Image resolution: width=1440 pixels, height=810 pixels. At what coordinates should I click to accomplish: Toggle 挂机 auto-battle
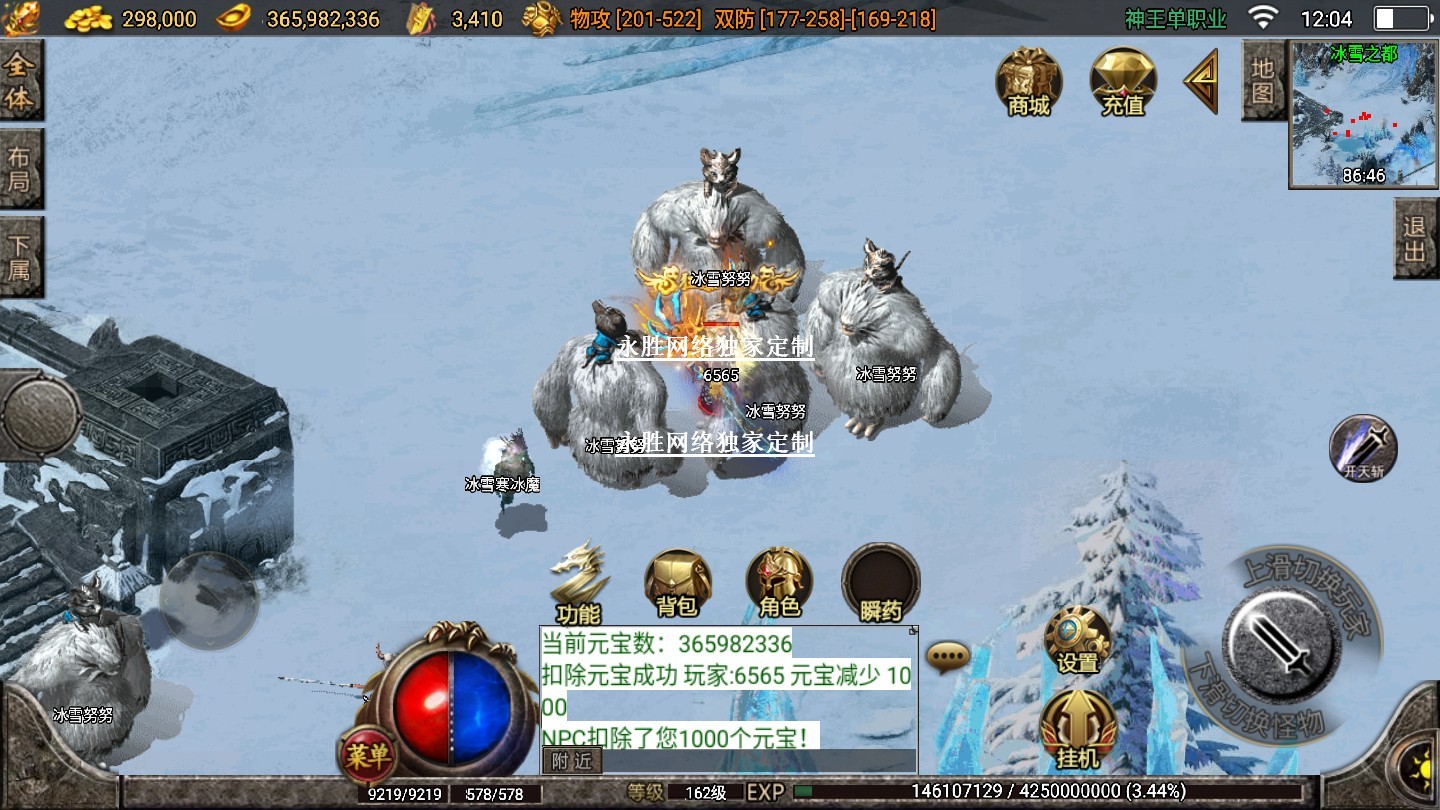click(x=1077, y=730)
